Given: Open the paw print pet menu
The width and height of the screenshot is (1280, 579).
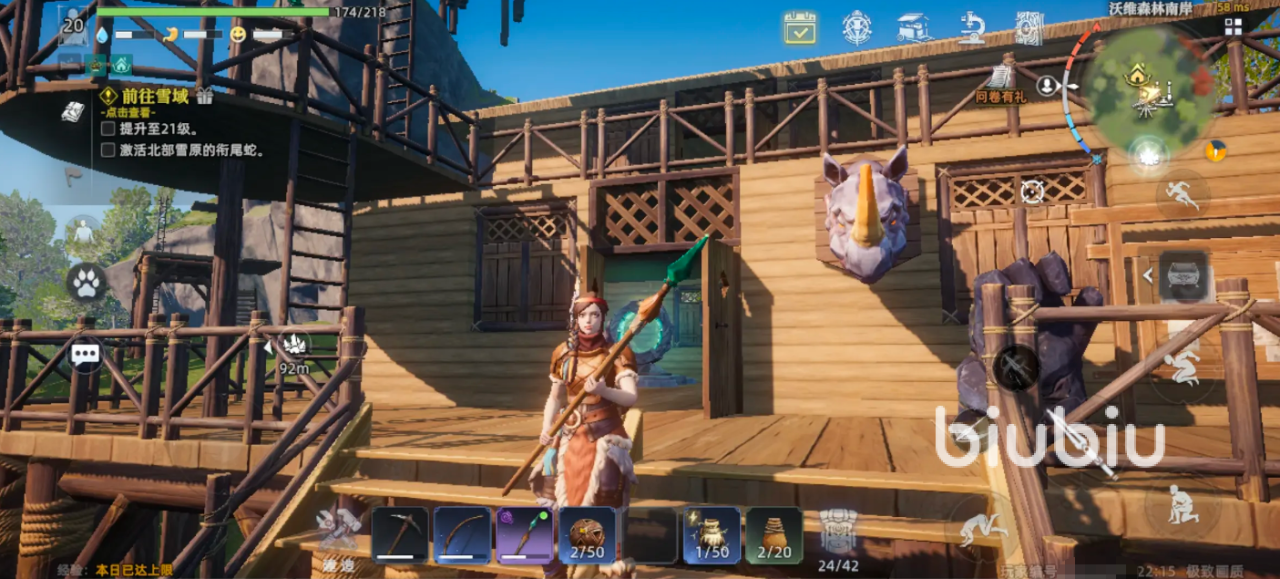Looking at the screenshot, I should [86, 283].
